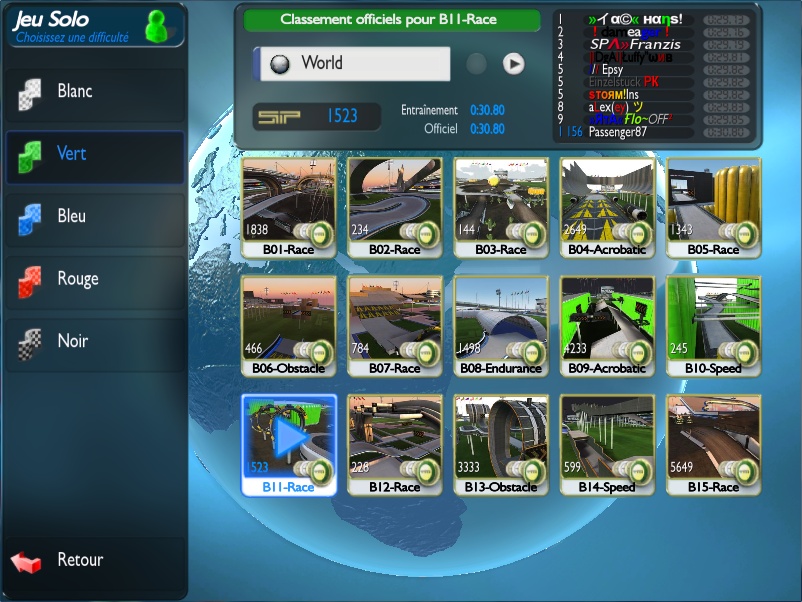The image size is (802, 602).
Task: Select the Noir difficulty
Action: point(94,342)
